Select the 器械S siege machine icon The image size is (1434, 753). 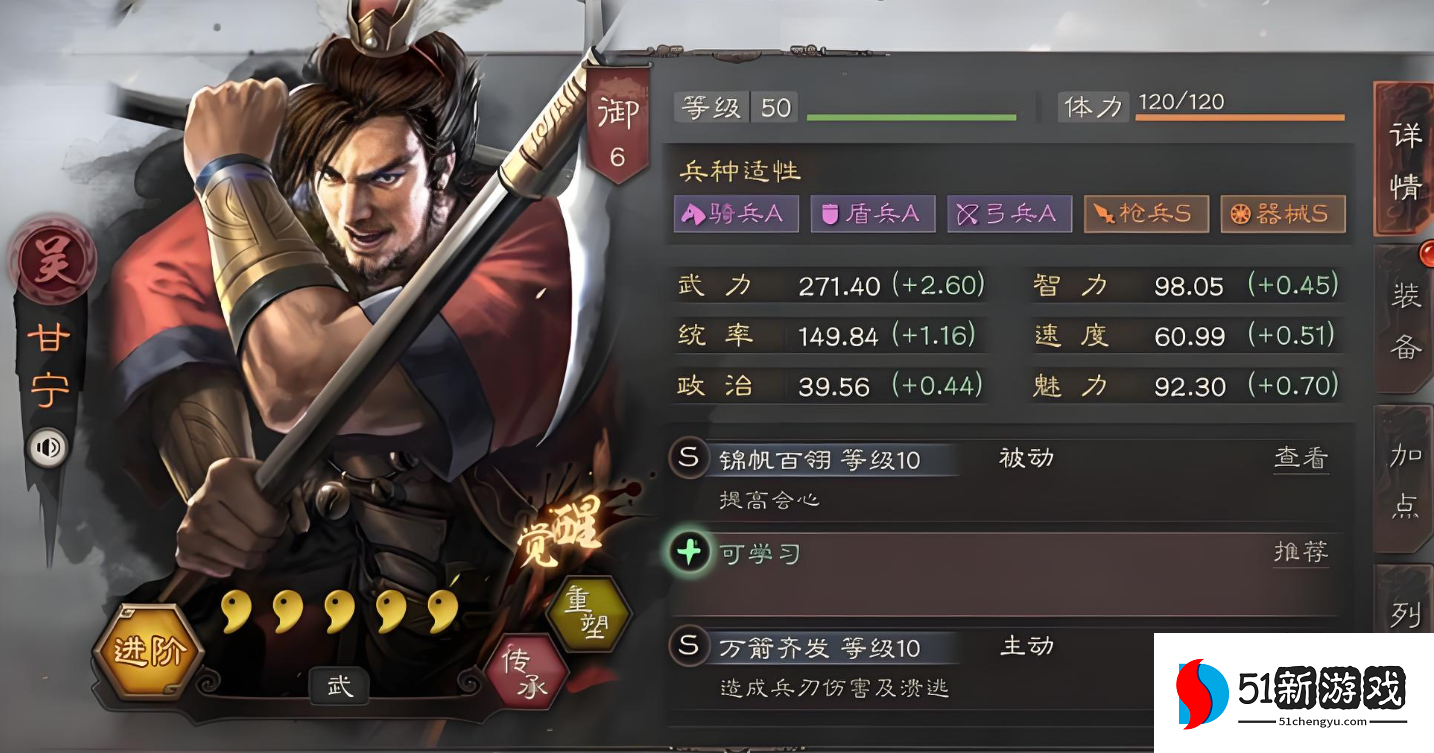click(1283, 213)
